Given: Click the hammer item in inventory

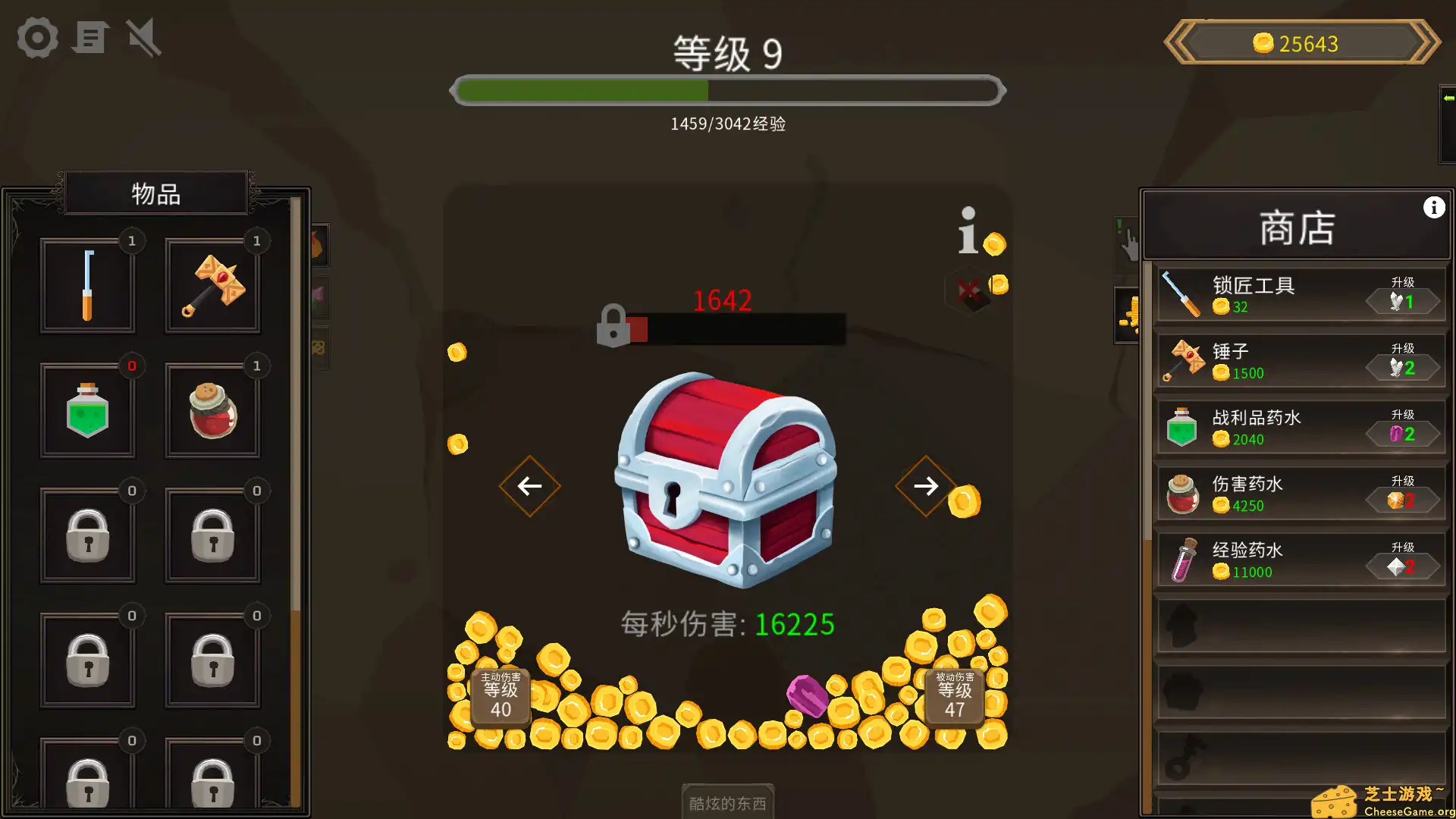Looking at the screenshot, I should (x=212, y=284).
